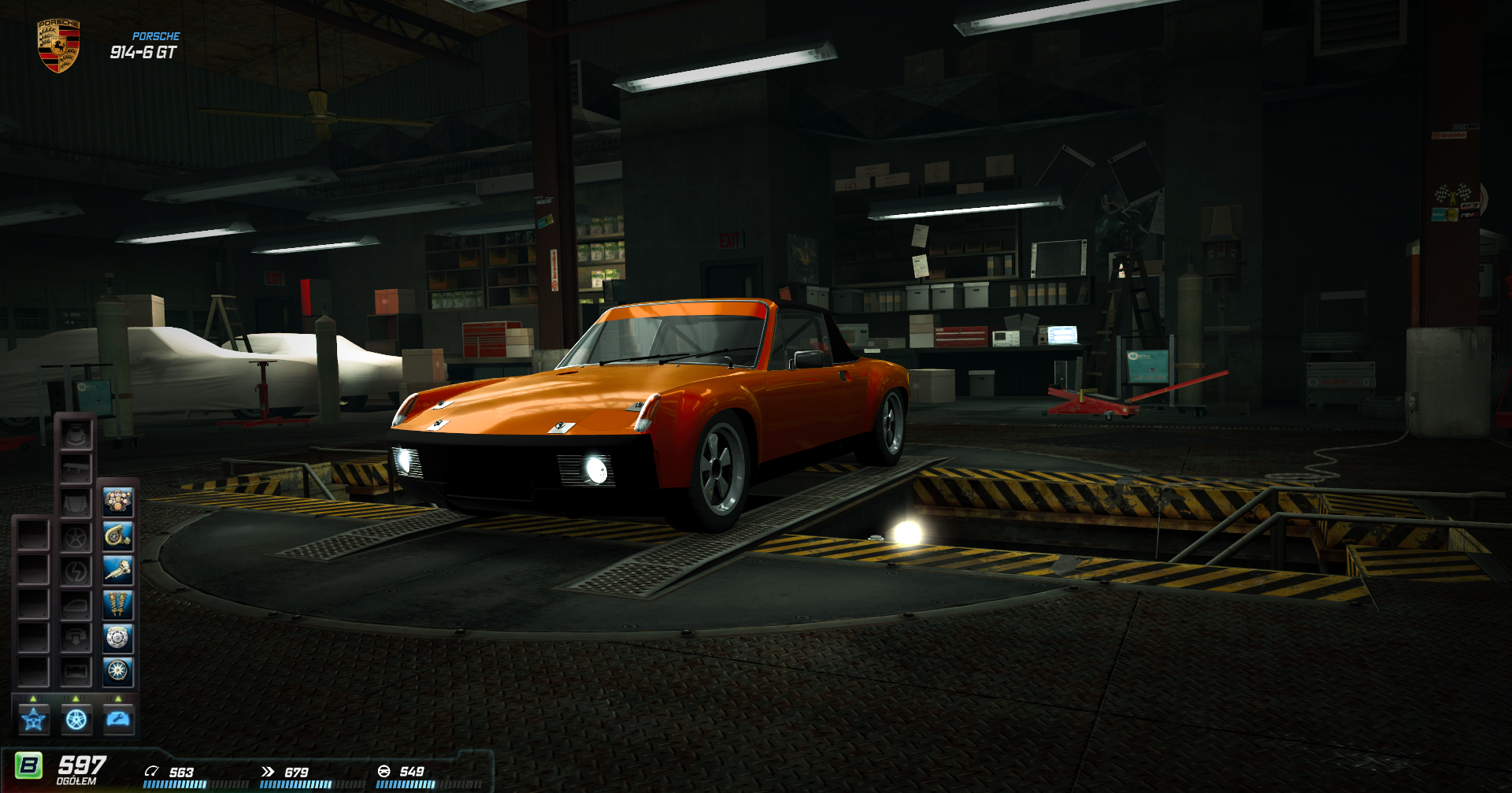Screen dimensions: 1512x793
Task: Choose the window tint visual slot
Action: click(x=76, y=605)
